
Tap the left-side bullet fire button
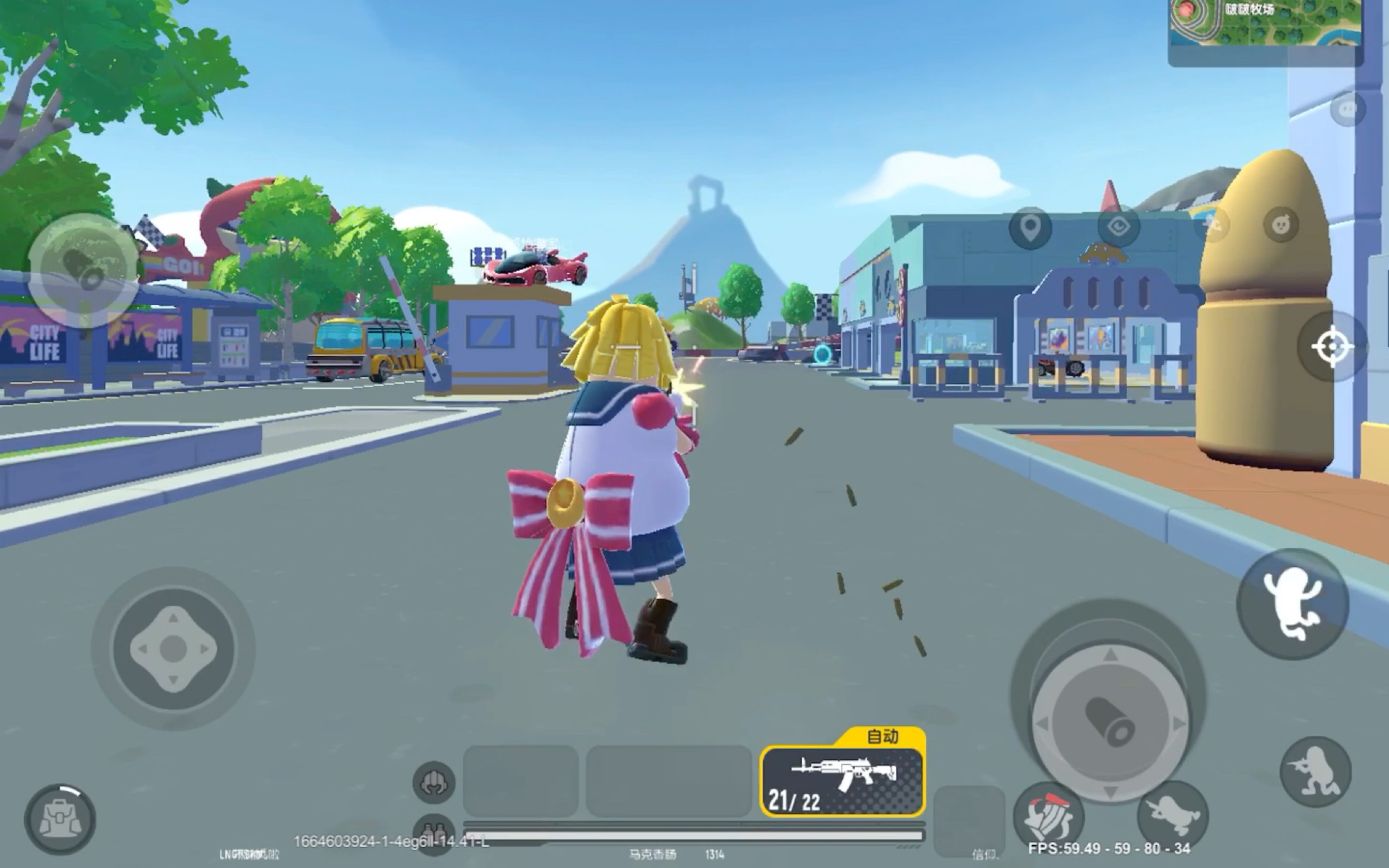(x=83, y=269)
